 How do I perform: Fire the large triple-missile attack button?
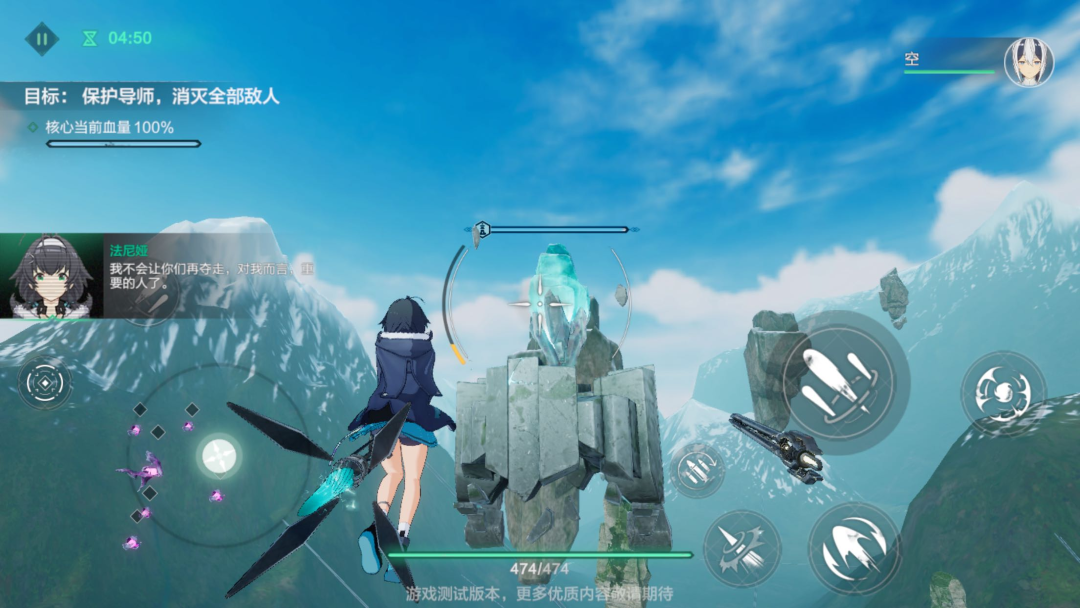coord(838,382)
